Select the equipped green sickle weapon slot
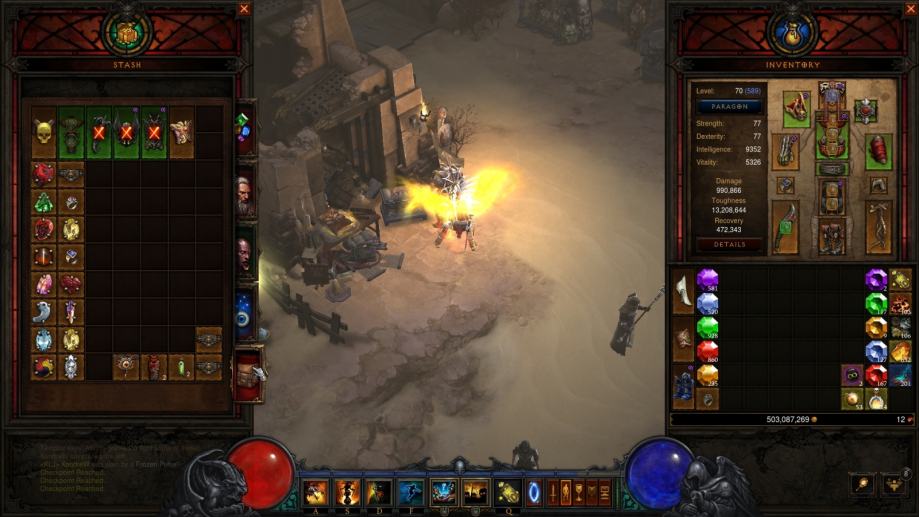This screenshot has height=517, width=919. click(x=785, y=226)
